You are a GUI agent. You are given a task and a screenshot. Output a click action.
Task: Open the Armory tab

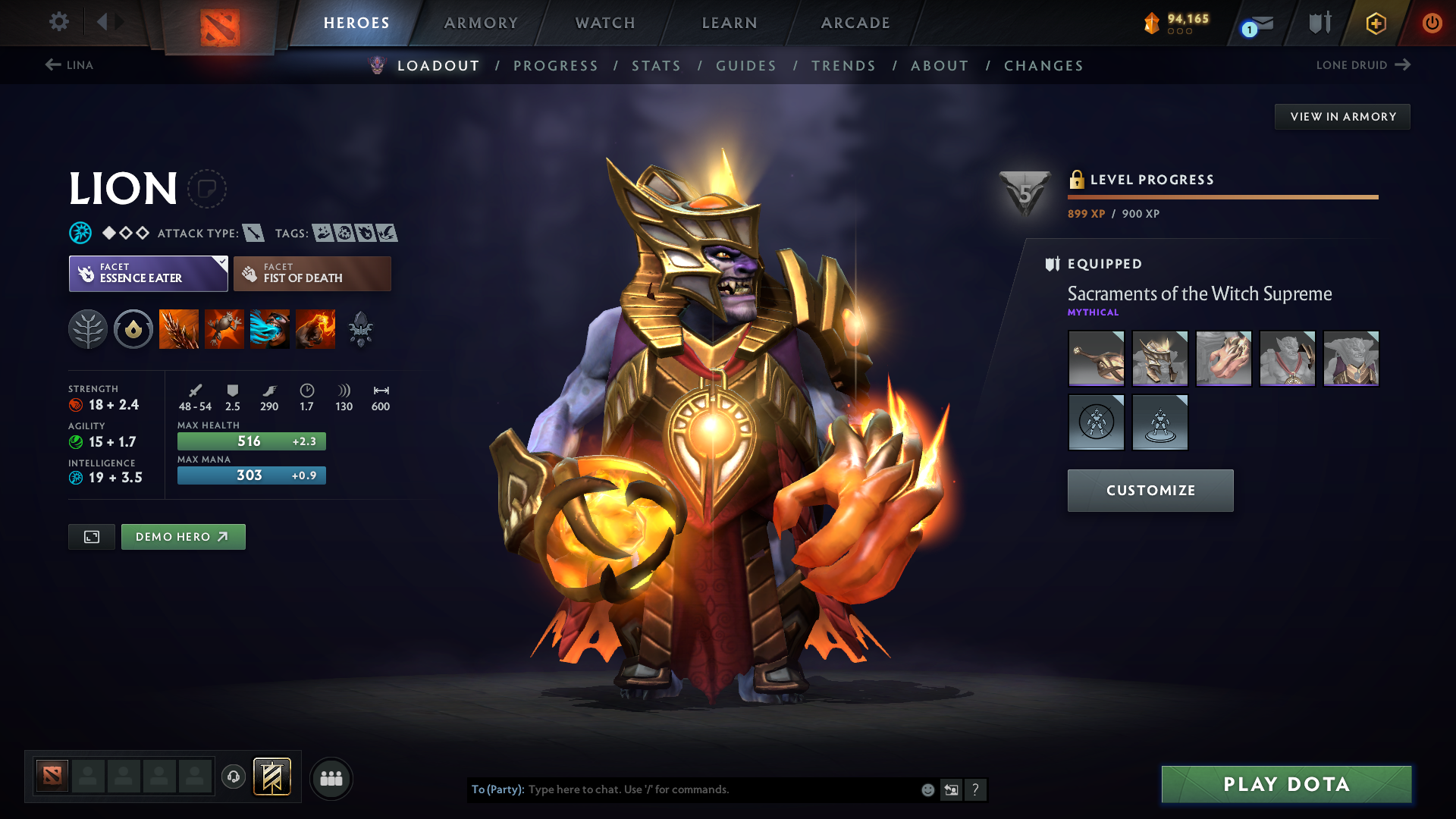481,23
